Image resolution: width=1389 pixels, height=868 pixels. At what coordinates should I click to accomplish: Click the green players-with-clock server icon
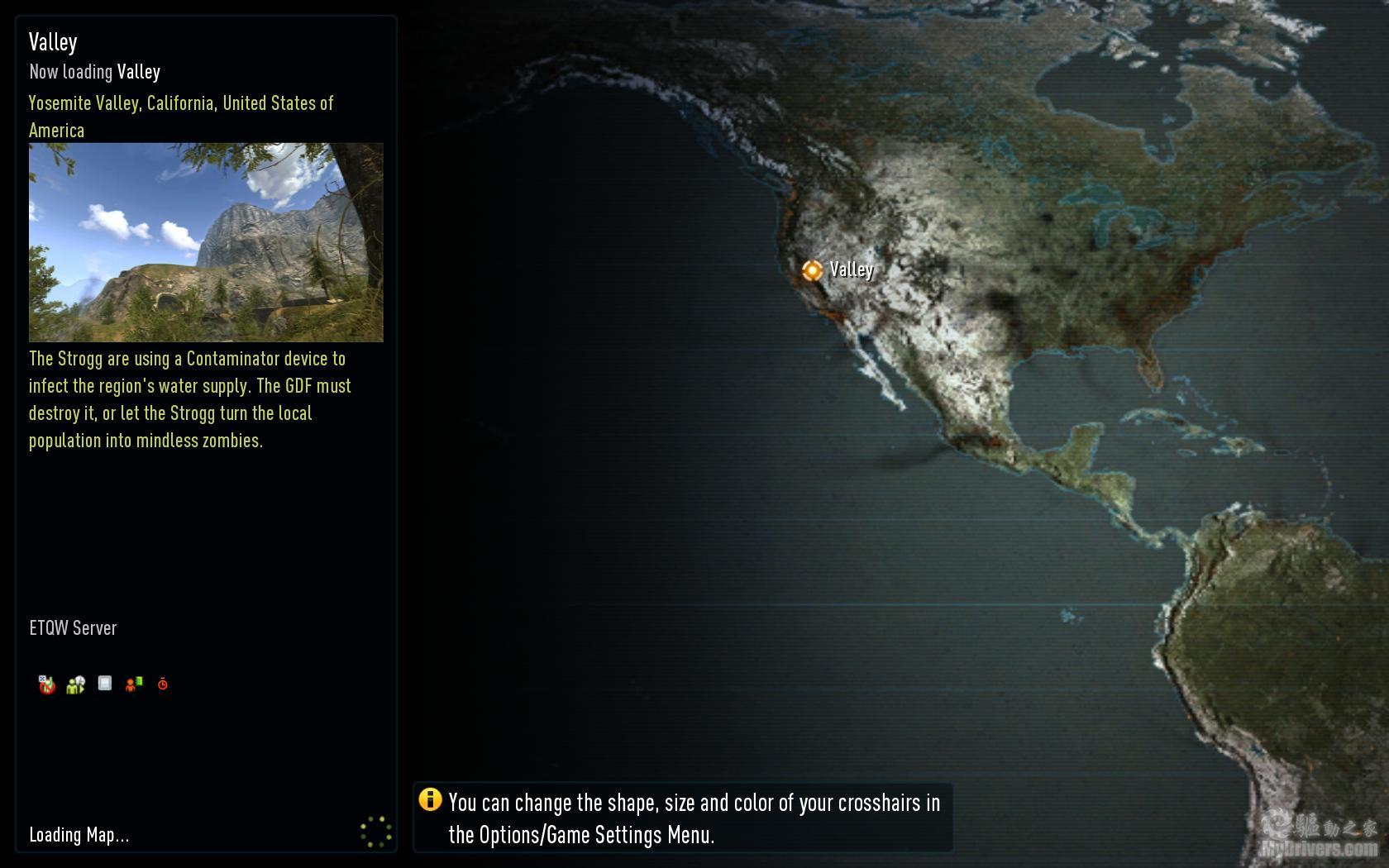pos(75,684)
